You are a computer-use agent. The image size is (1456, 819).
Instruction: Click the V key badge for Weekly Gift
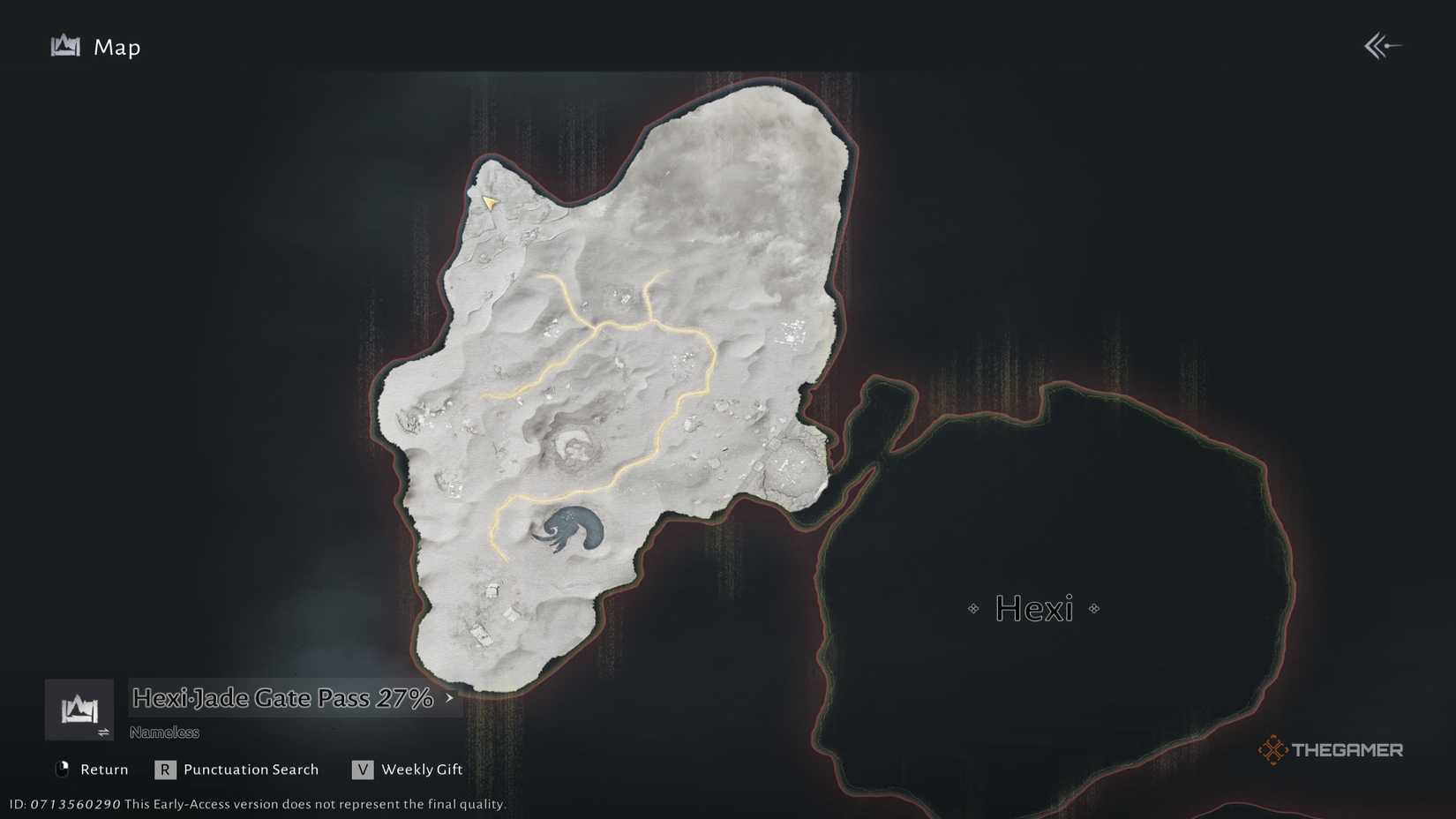point(363,769)
